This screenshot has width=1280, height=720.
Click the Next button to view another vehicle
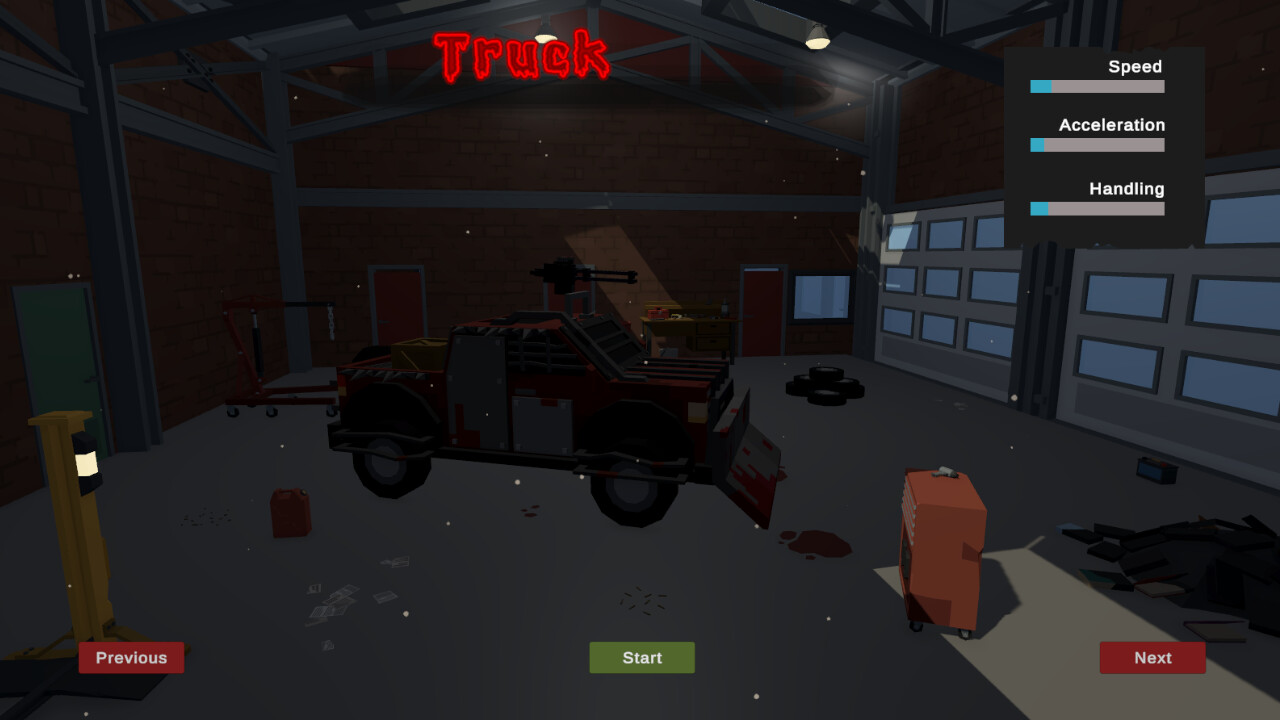1152,658
